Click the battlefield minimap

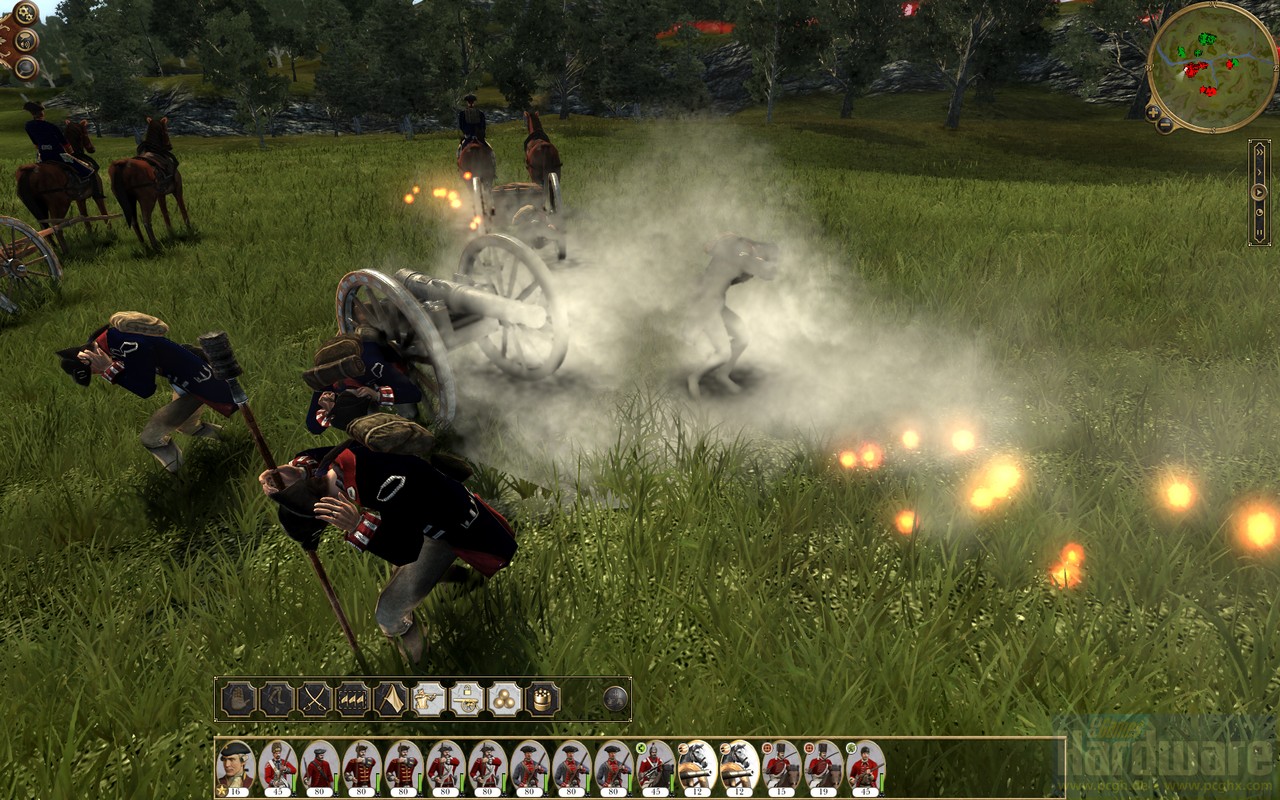coord(1212,65)
